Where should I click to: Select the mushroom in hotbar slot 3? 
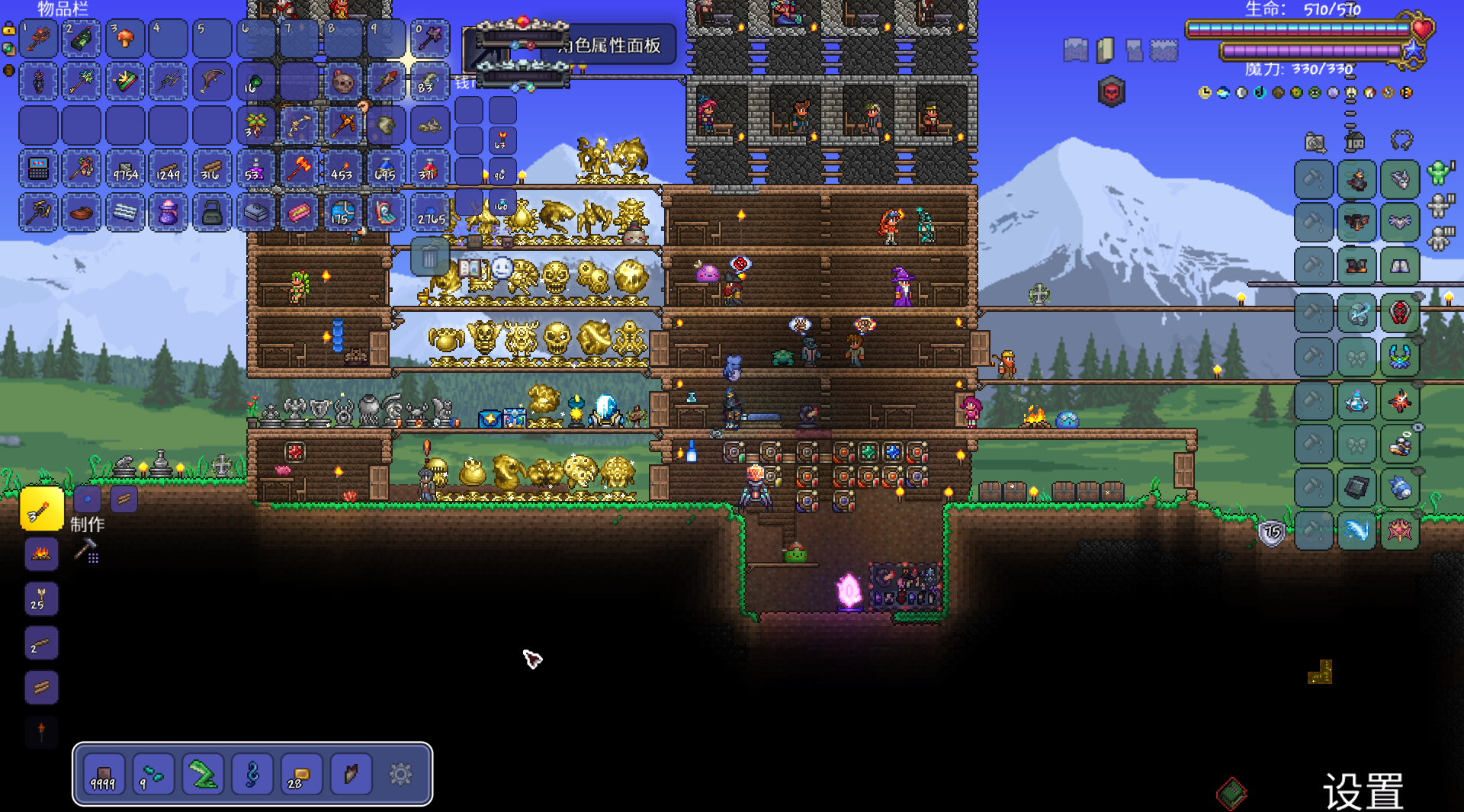coord(125,39)
